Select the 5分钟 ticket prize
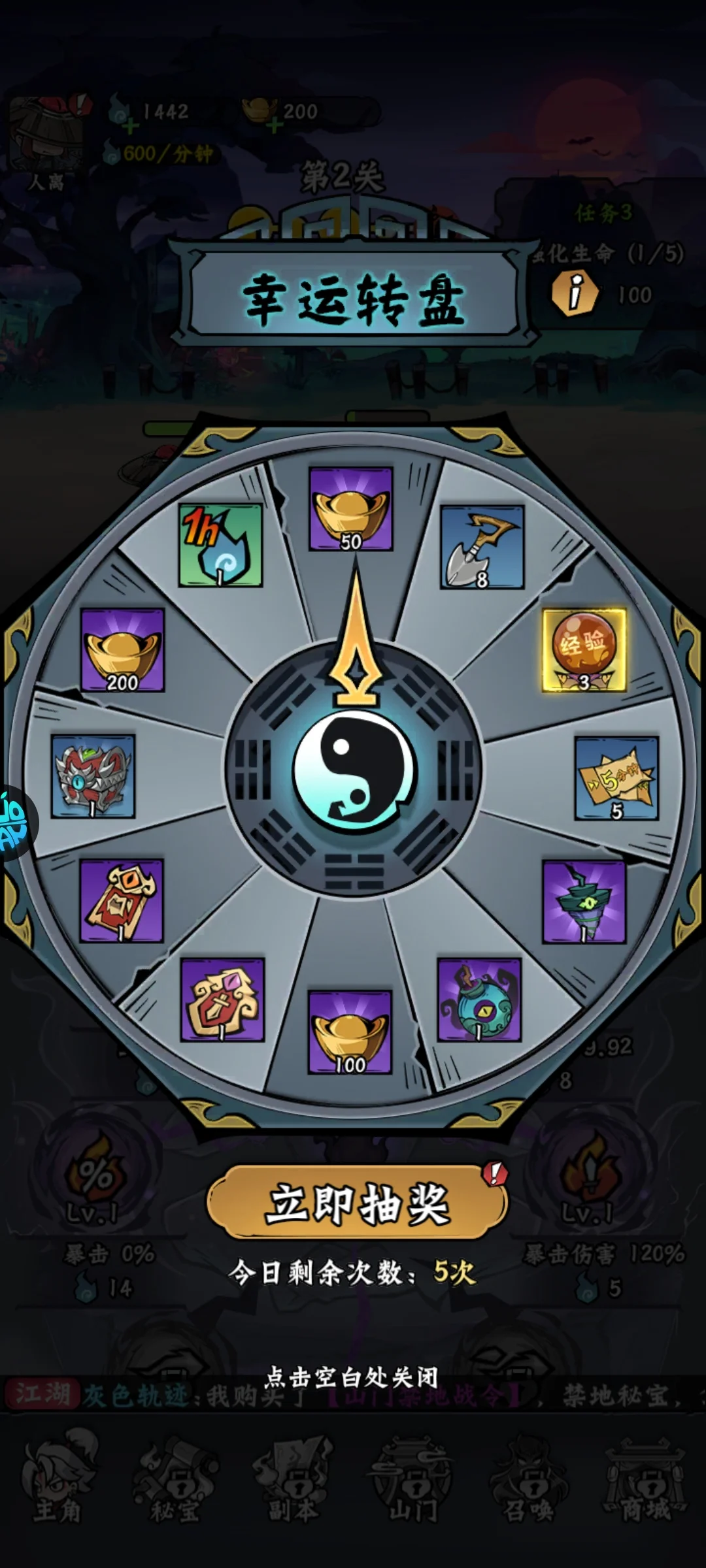The height and width of the screenshot is (1568, 706). click(x=616, y=777)
